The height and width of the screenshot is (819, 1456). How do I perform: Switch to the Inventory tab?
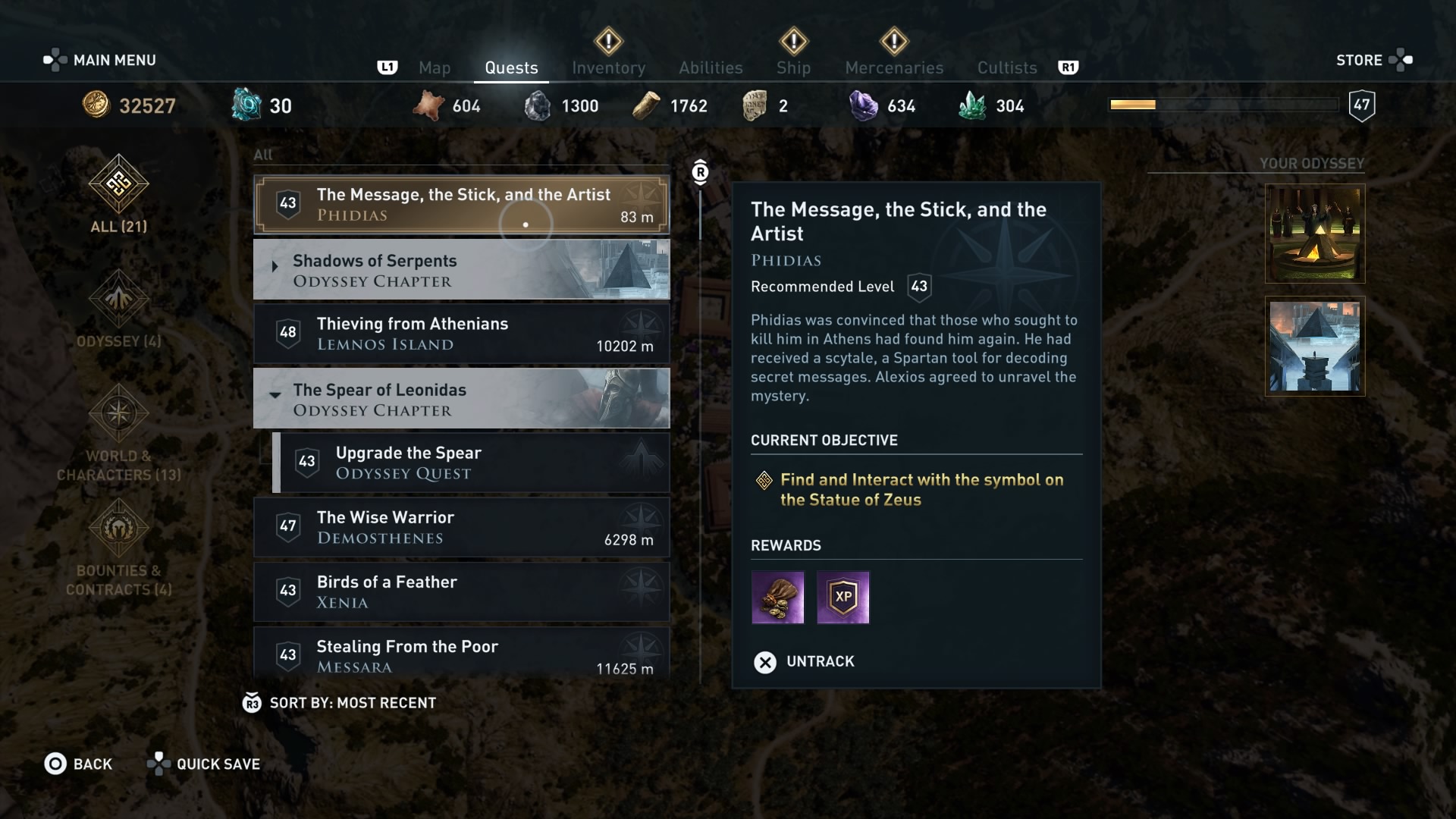click(608, 67)
